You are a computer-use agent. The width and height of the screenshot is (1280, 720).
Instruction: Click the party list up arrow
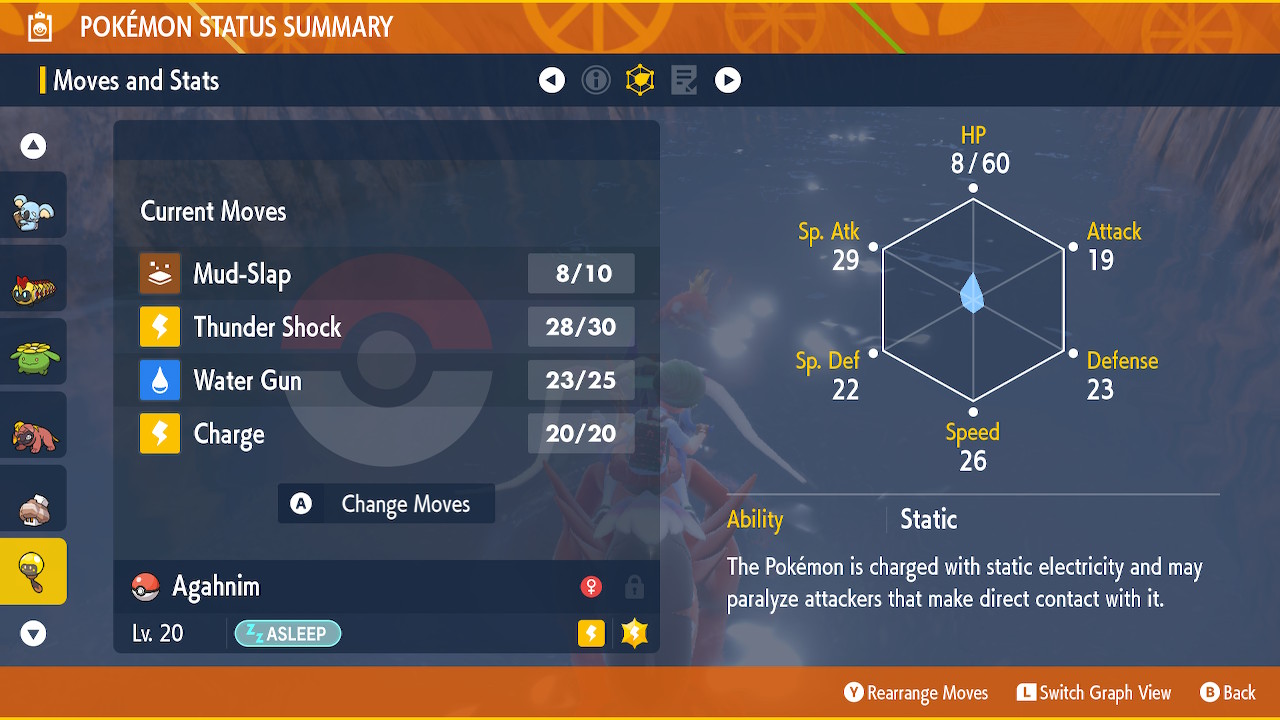click(33, 147)
